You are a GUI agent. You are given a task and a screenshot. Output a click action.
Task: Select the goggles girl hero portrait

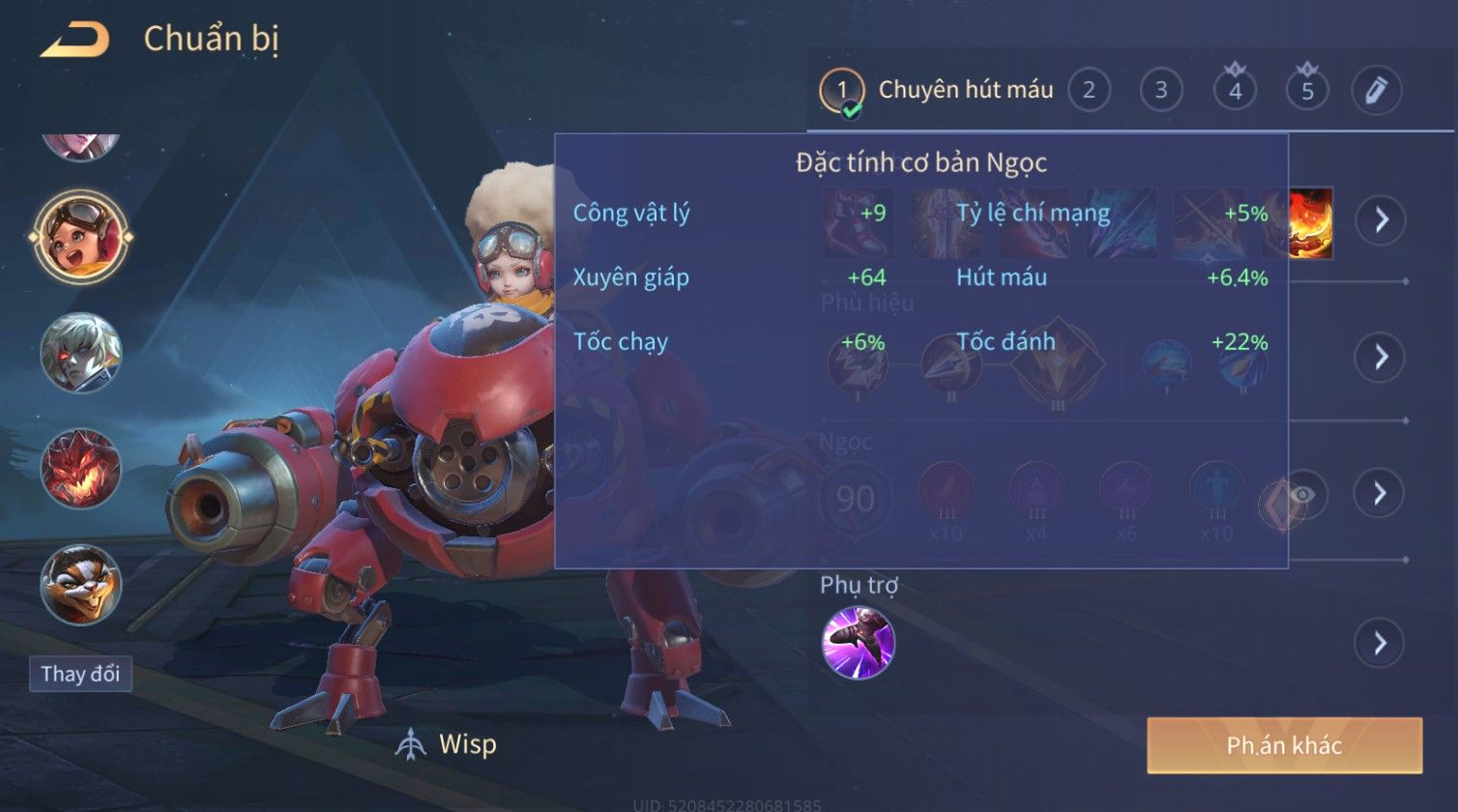coord(81,237)
